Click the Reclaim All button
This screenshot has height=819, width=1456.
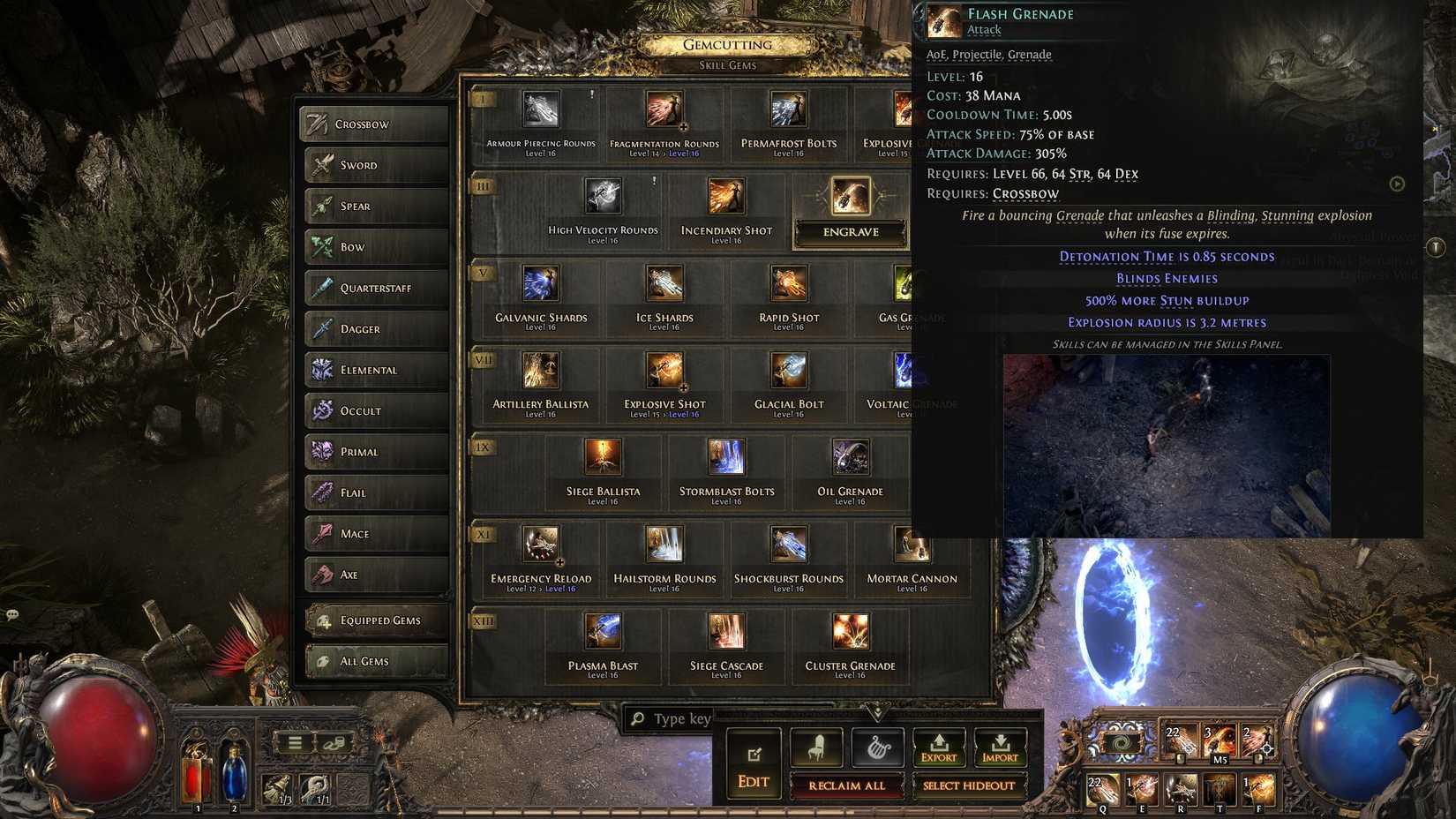pos(847,785)
